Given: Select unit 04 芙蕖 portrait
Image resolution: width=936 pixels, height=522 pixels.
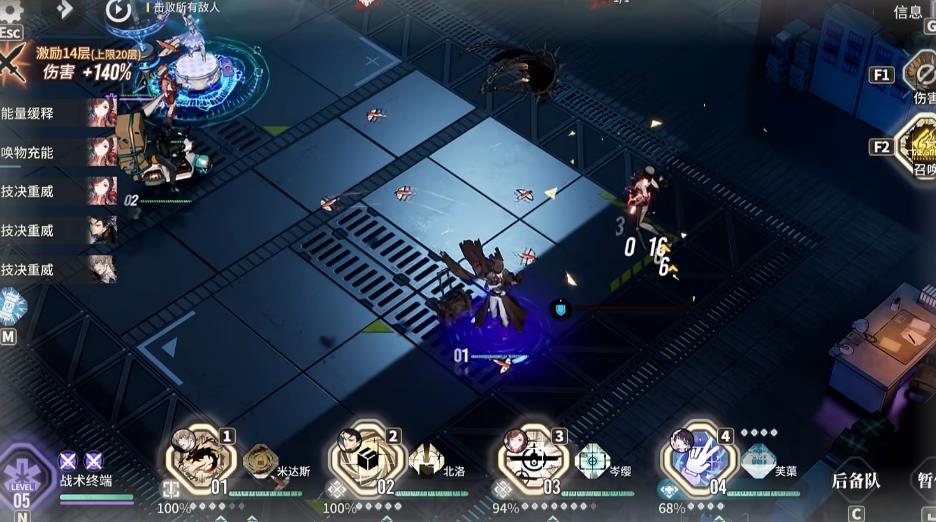Looking at the screenshot, I should click(698, 458).
